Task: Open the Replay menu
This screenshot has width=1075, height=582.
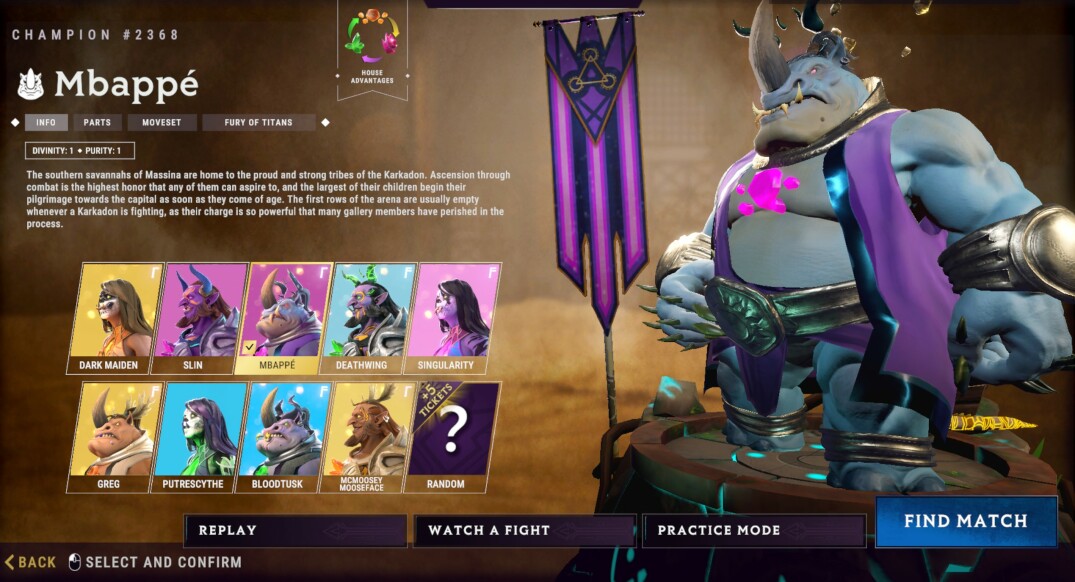Action: tap(295, 530)
